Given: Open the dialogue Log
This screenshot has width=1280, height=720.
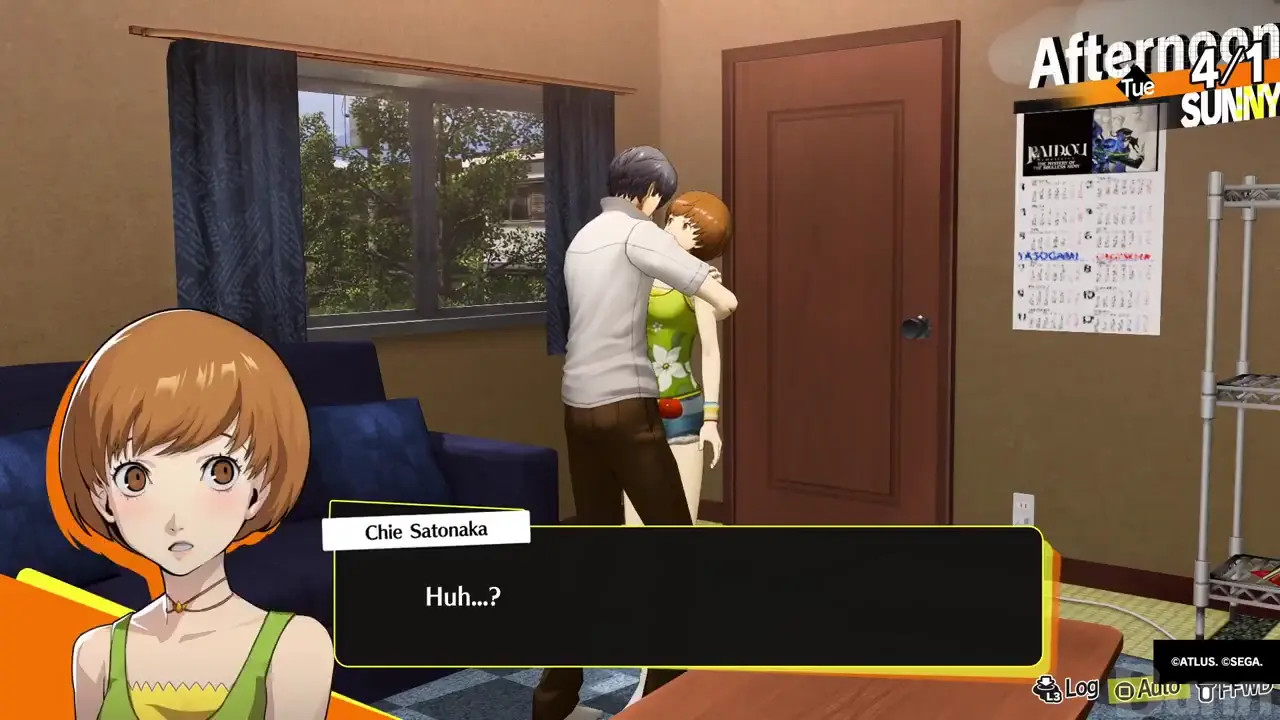Looking at the screenshot, I should pos(1068,688).
